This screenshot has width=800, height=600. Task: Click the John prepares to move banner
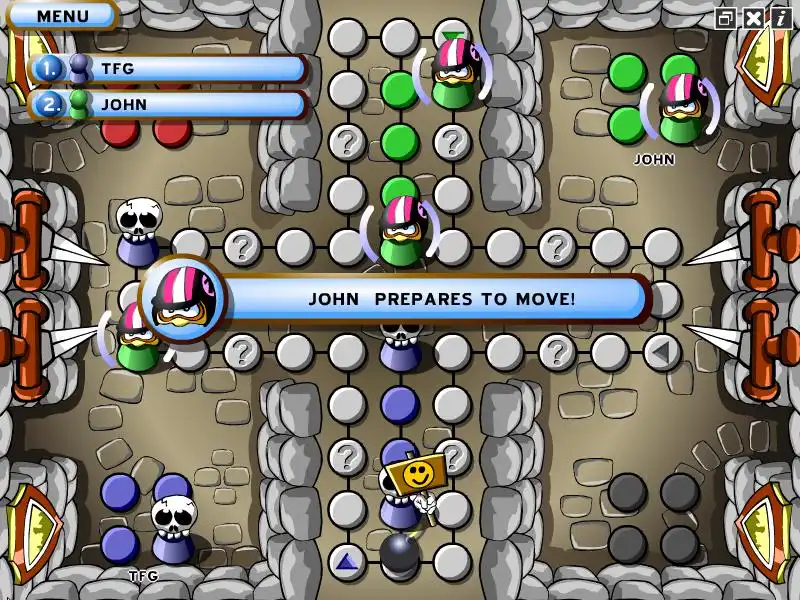[440, 298]
